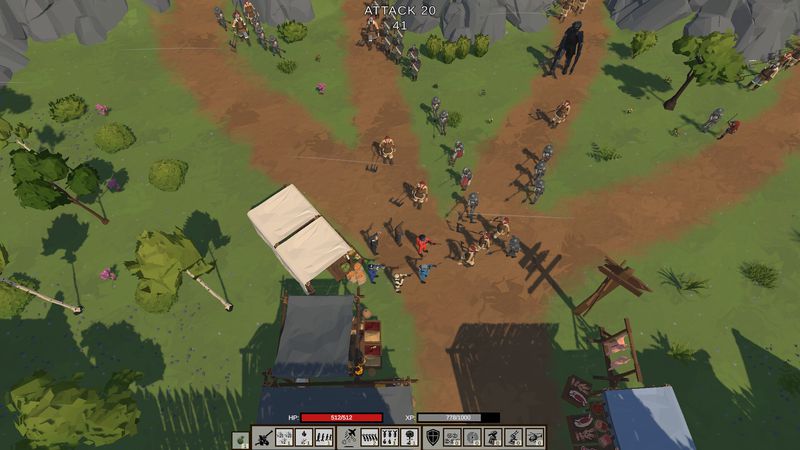
Task: Click the airplane air support icon
Action: pos(349,437)
